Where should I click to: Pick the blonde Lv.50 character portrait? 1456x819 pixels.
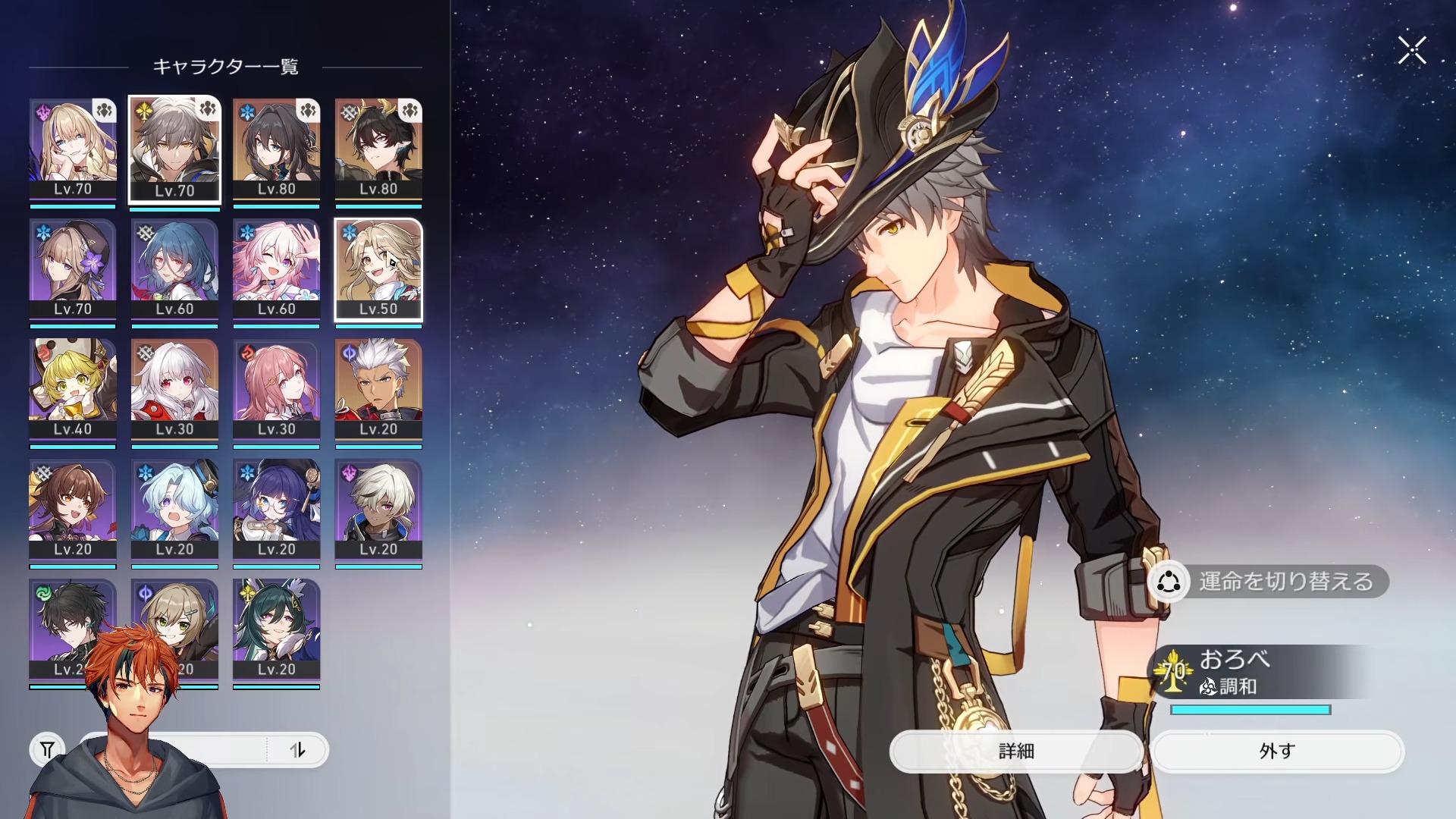click(x=378, y=269)
